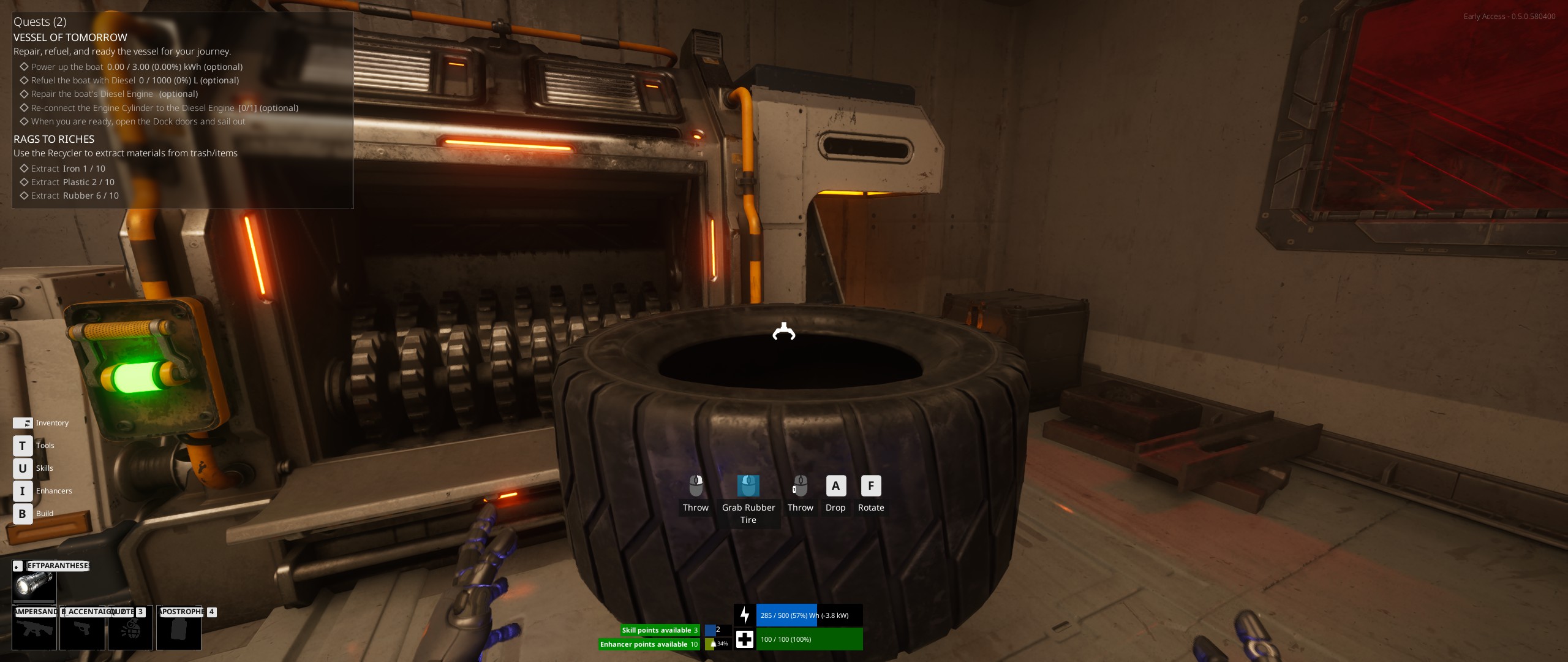
Task: Select the bottle consumable slot
Action: coord(178,628)
